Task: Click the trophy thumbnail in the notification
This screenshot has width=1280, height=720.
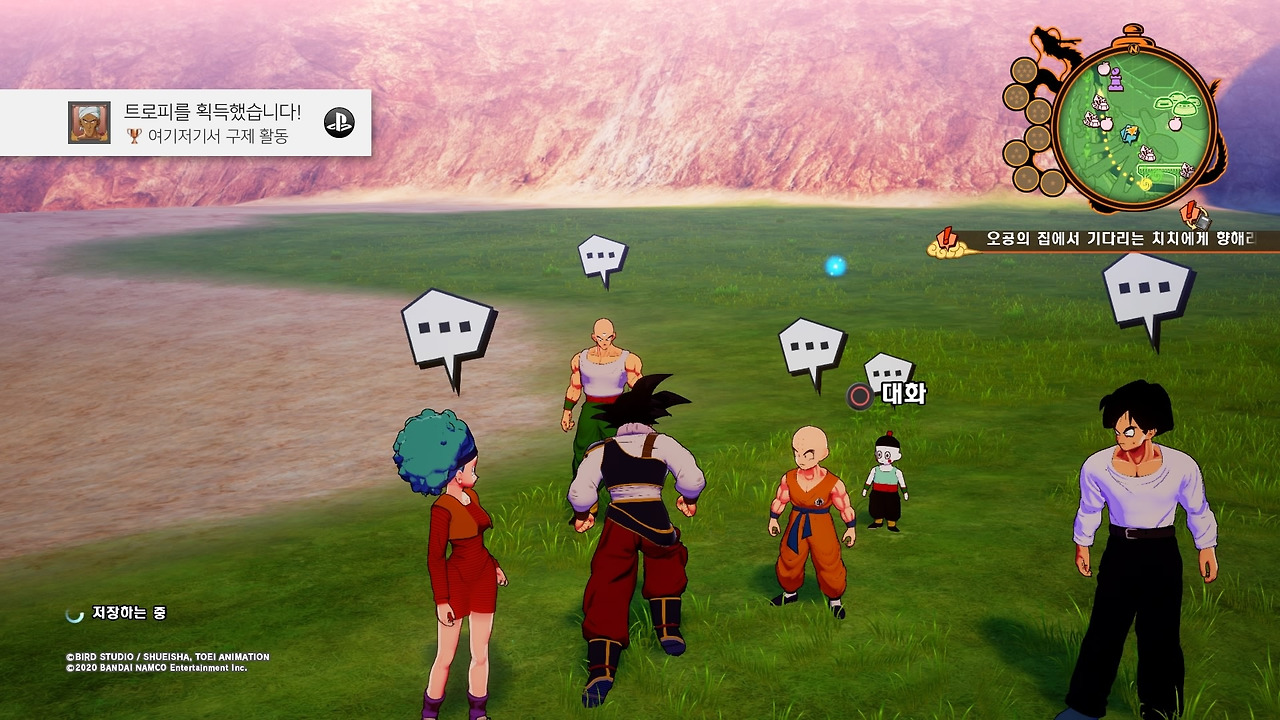Action: tap(89, 122)
